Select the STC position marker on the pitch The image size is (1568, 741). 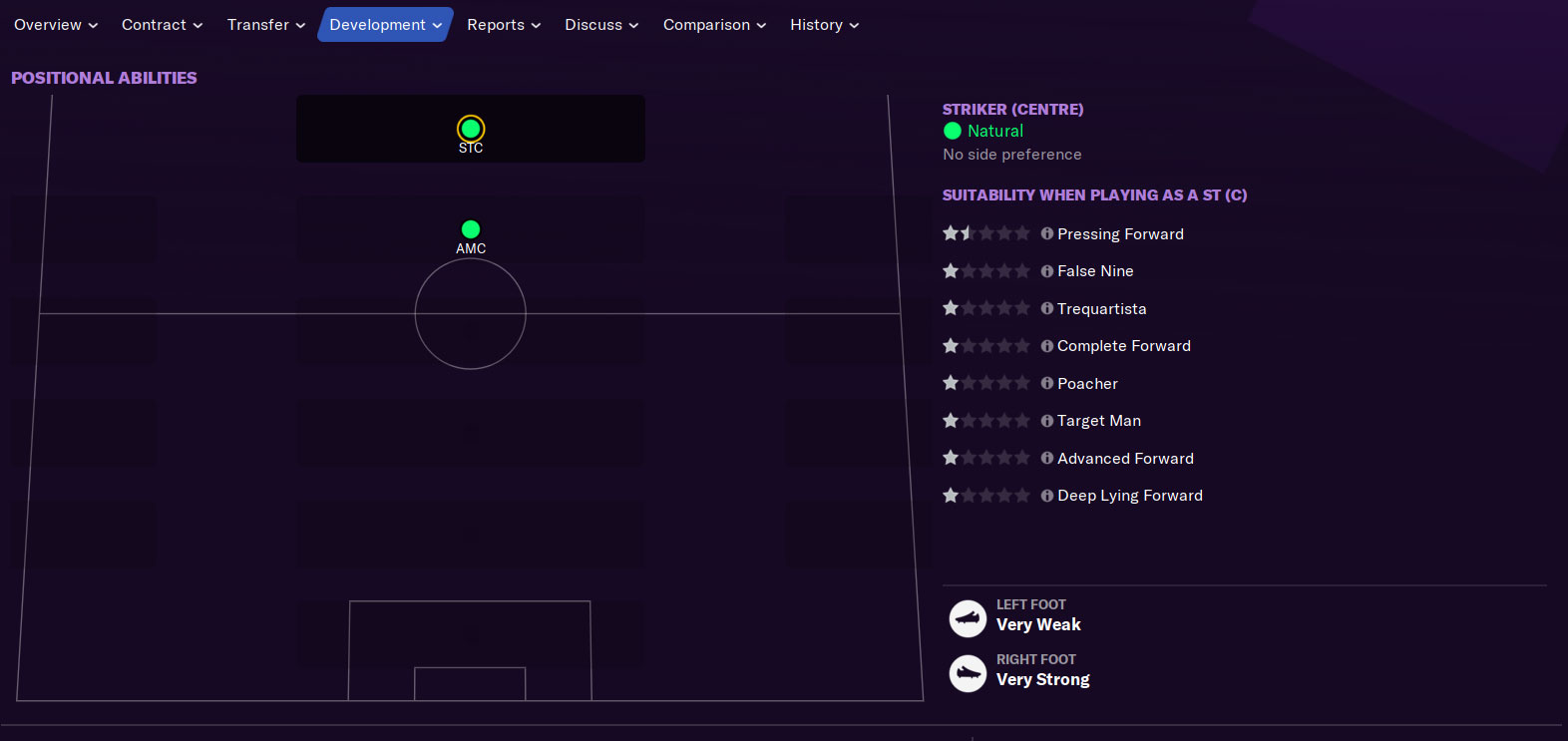[x=470, y=129]
